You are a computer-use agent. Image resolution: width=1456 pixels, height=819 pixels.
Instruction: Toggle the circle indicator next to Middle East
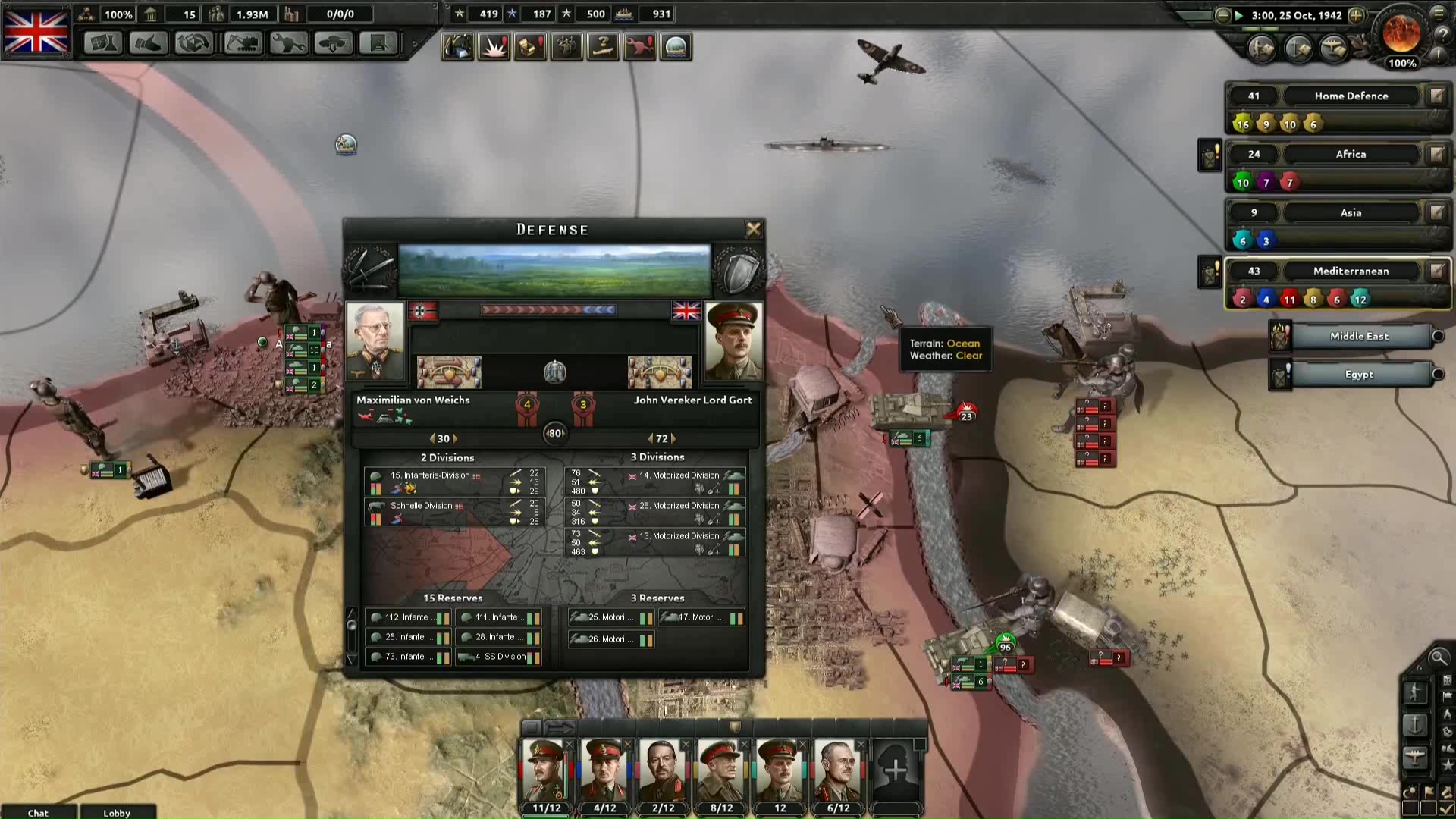1438,337
